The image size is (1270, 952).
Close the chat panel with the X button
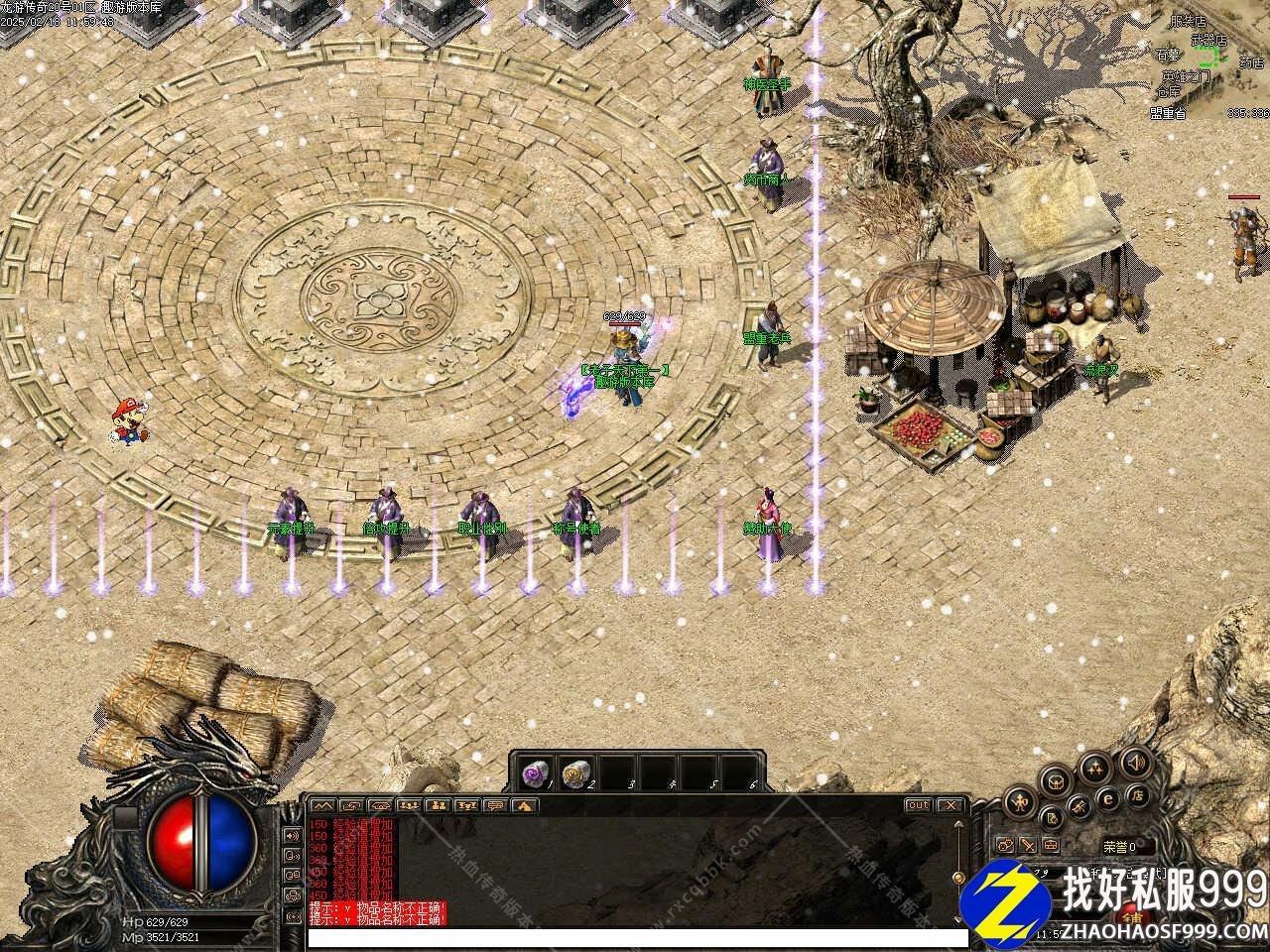coord(950,805)
